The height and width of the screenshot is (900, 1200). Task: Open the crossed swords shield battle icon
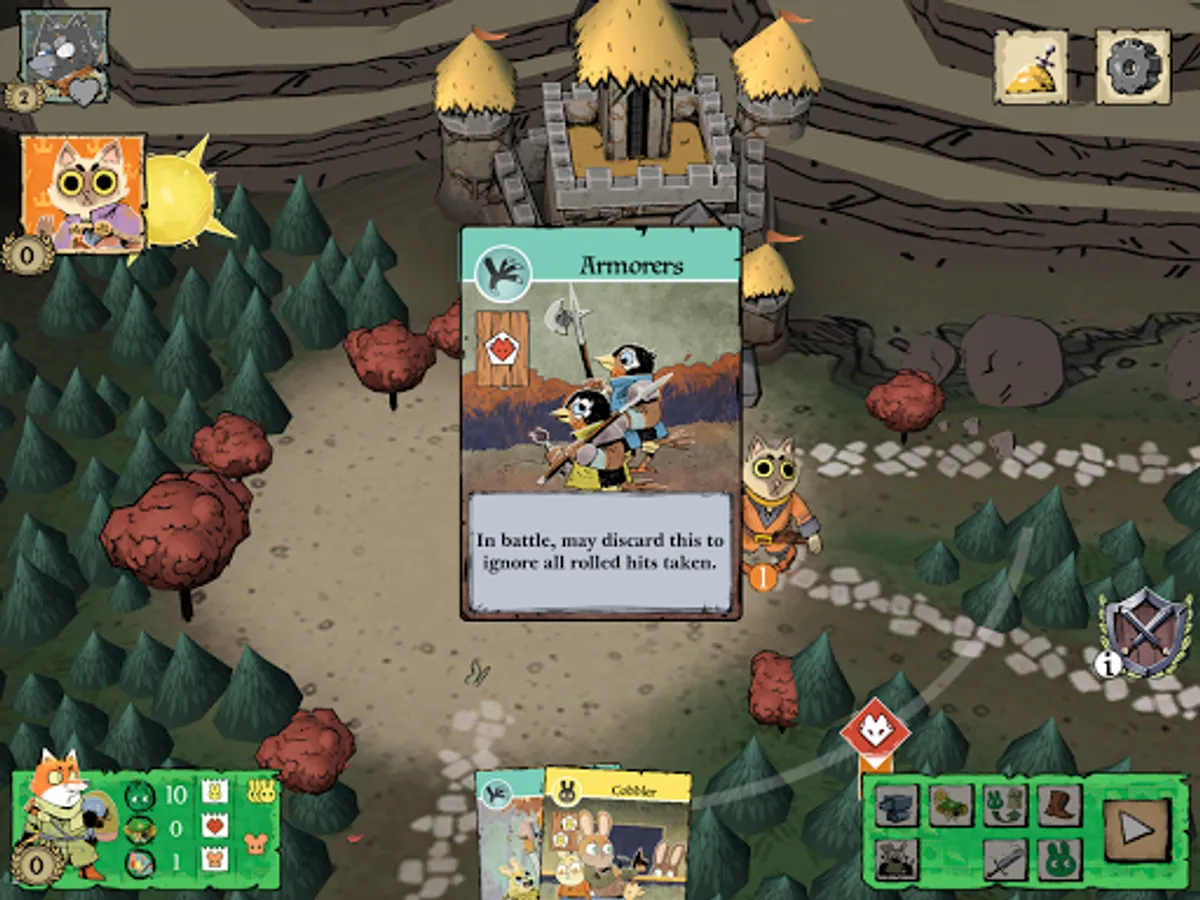1144,633
